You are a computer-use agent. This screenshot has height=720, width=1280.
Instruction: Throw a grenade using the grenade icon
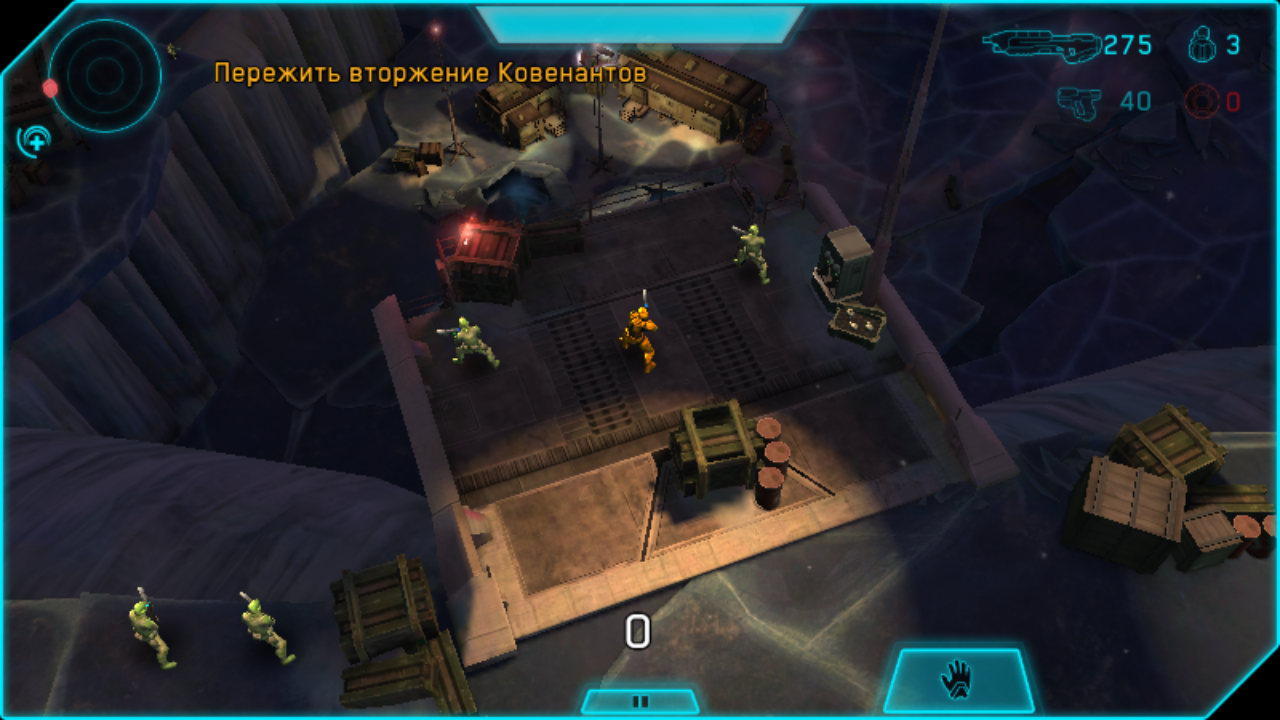tap(1202, 45)
